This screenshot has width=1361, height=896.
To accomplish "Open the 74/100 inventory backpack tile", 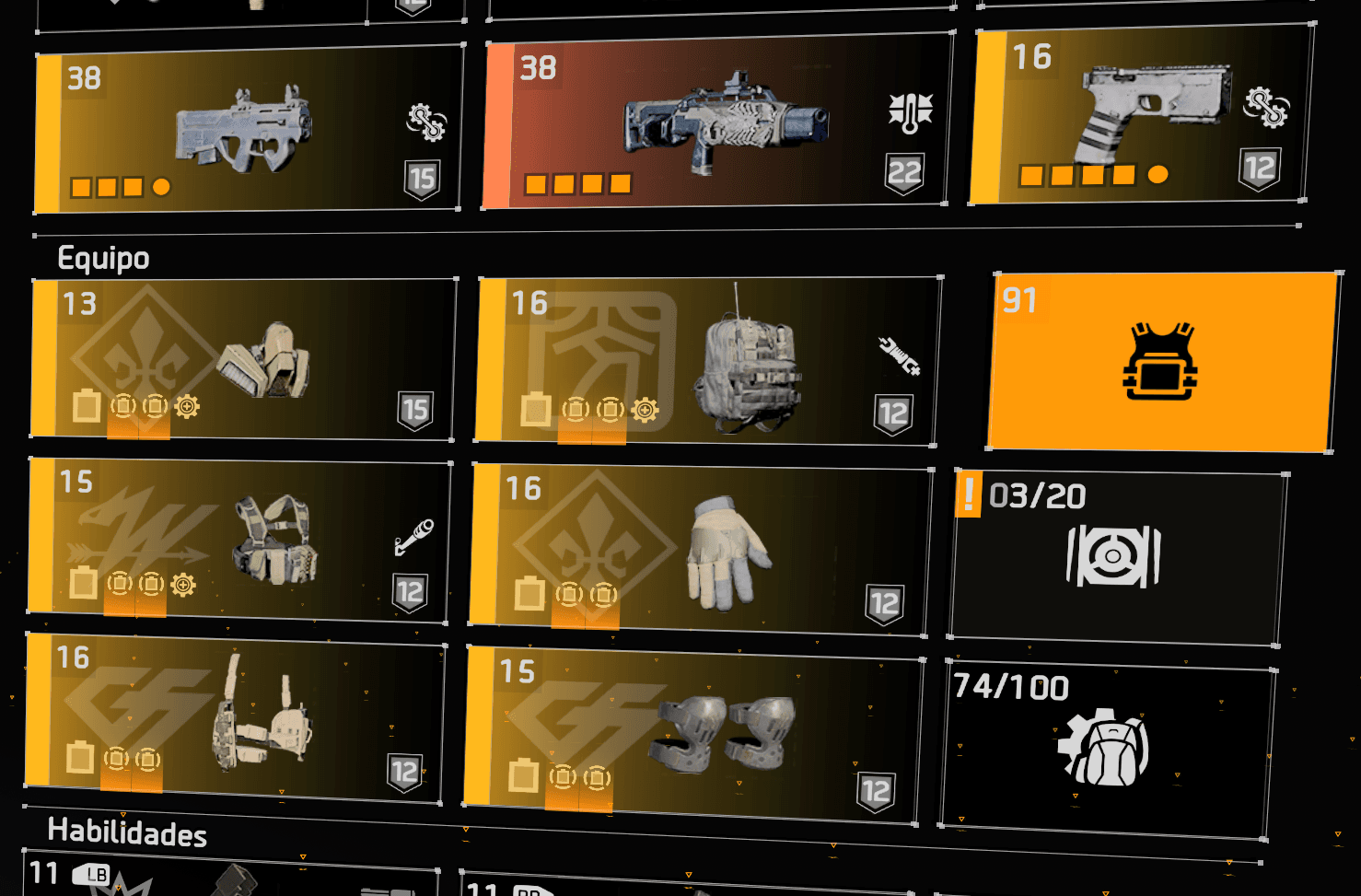I will tap(1108, 748).
